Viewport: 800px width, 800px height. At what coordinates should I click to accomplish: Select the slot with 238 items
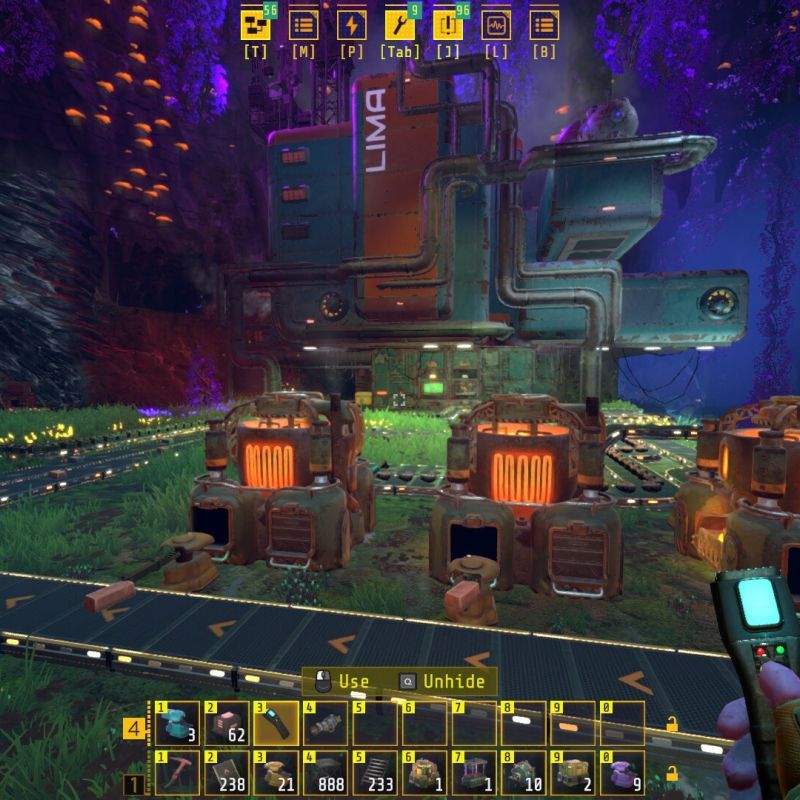[225, 772]
